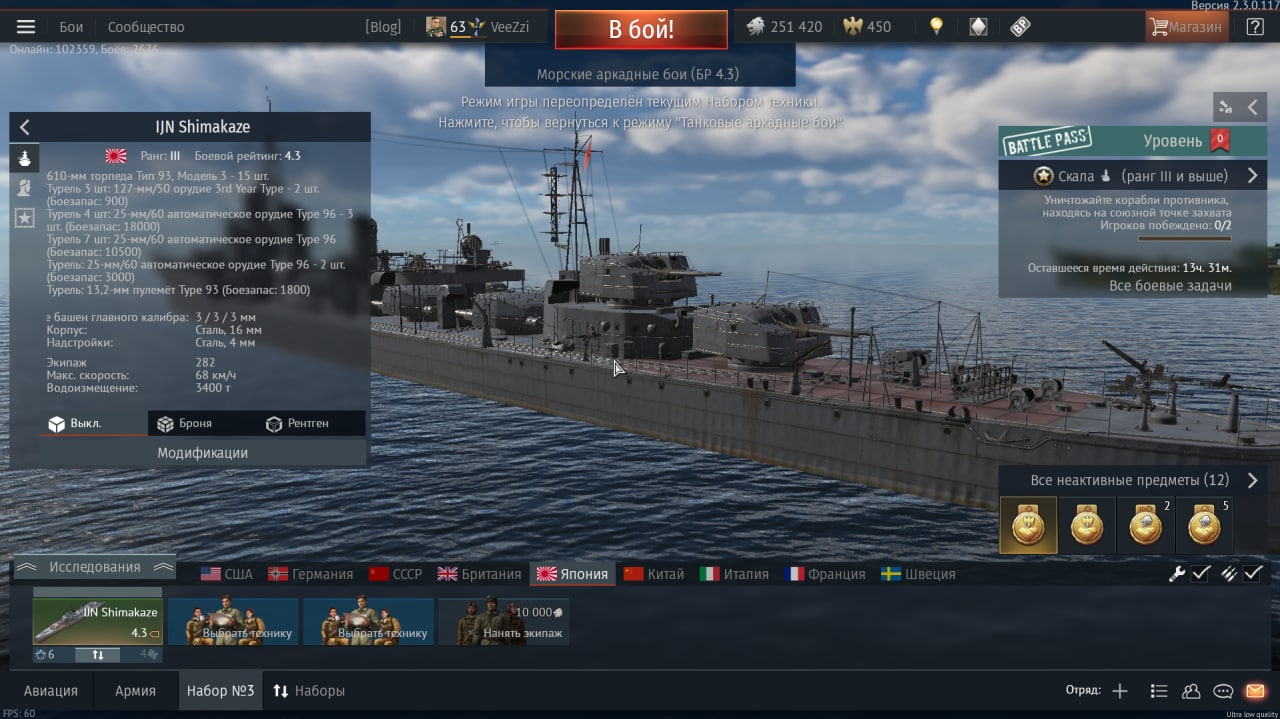This screenshot has width=1280, height=719.
Task: Open the mail envelope icon
Action: pyautogui.click(x=1255, y=691)
